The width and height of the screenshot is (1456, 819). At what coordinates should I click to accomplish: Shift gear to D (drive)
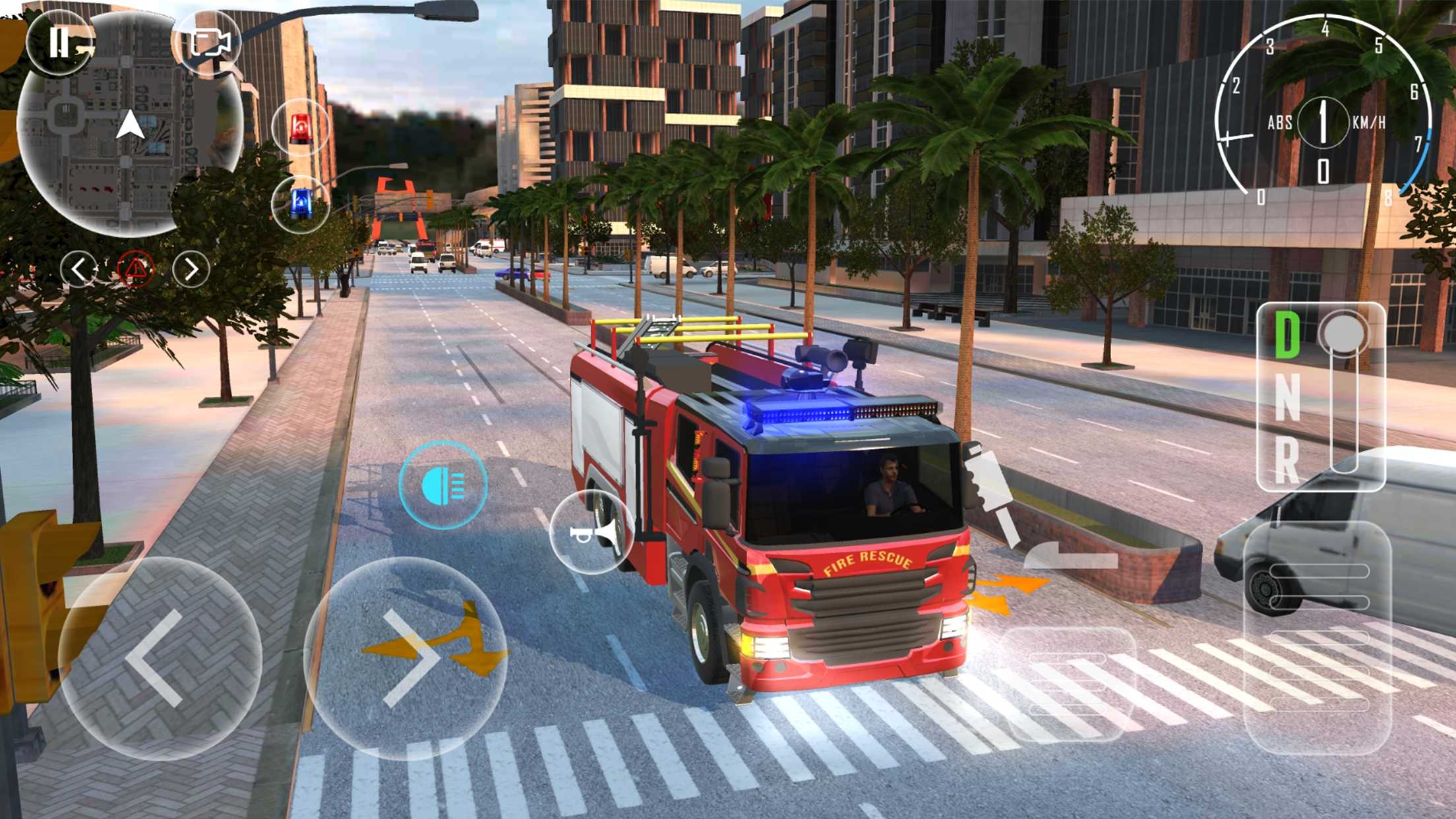tap(1287, 335)
